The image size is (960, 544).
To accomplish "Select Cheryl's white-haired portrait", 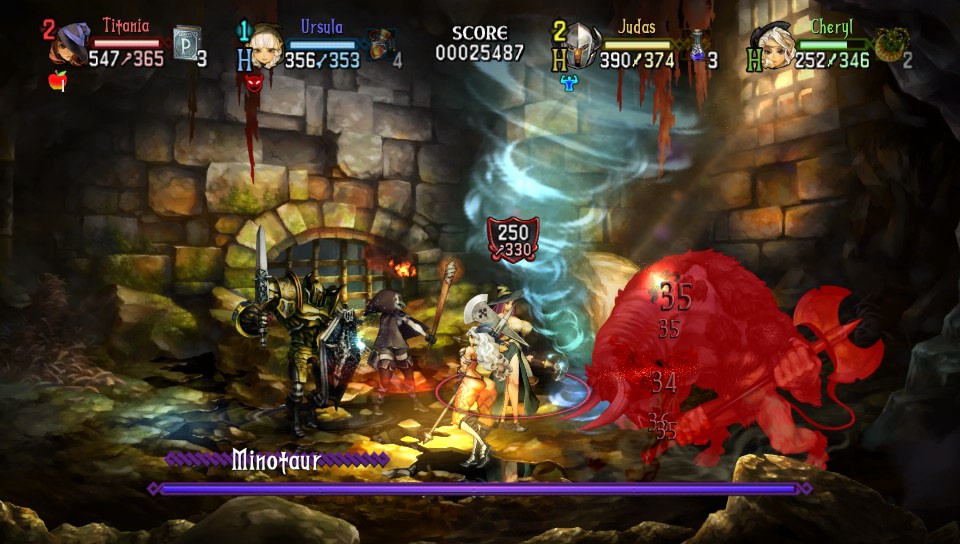I will point(777,45).
